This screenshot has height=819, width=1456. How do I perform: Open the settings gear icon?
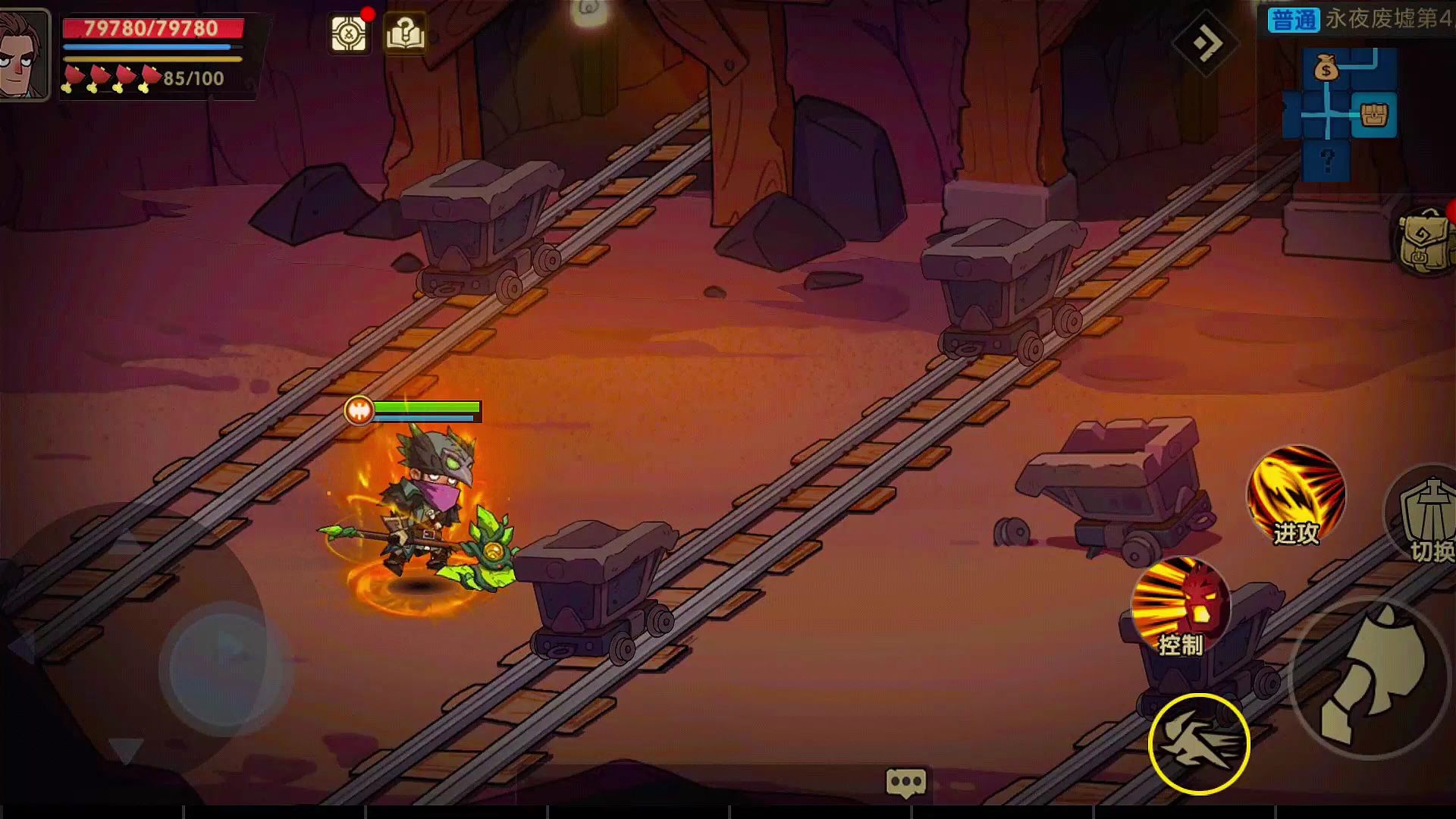[349, 34]
